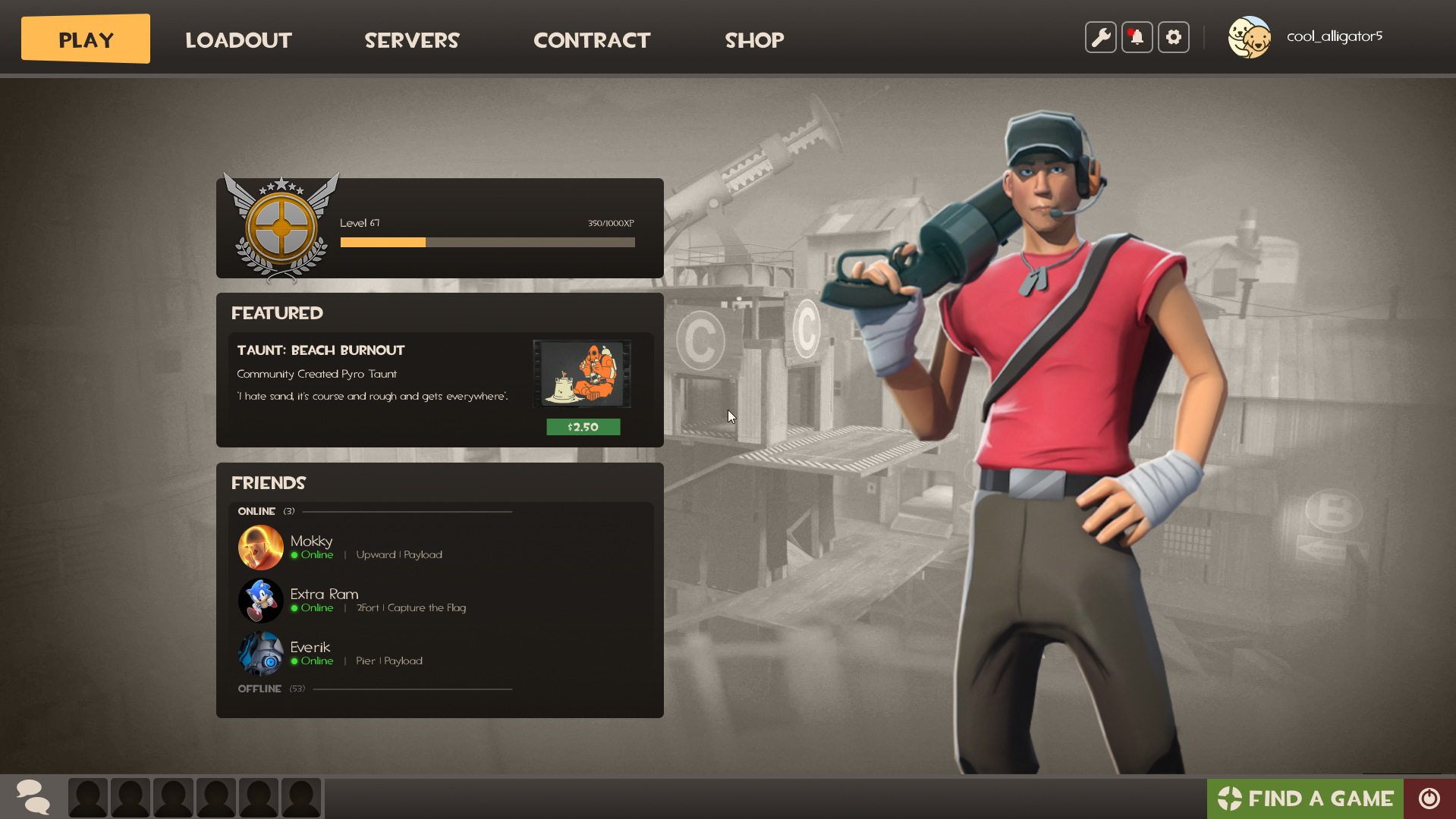Toggle Extra Ram's online status dot
The width and height of the screenshot is (1456, 819).
pyautogui.click(x=295, y=607)
